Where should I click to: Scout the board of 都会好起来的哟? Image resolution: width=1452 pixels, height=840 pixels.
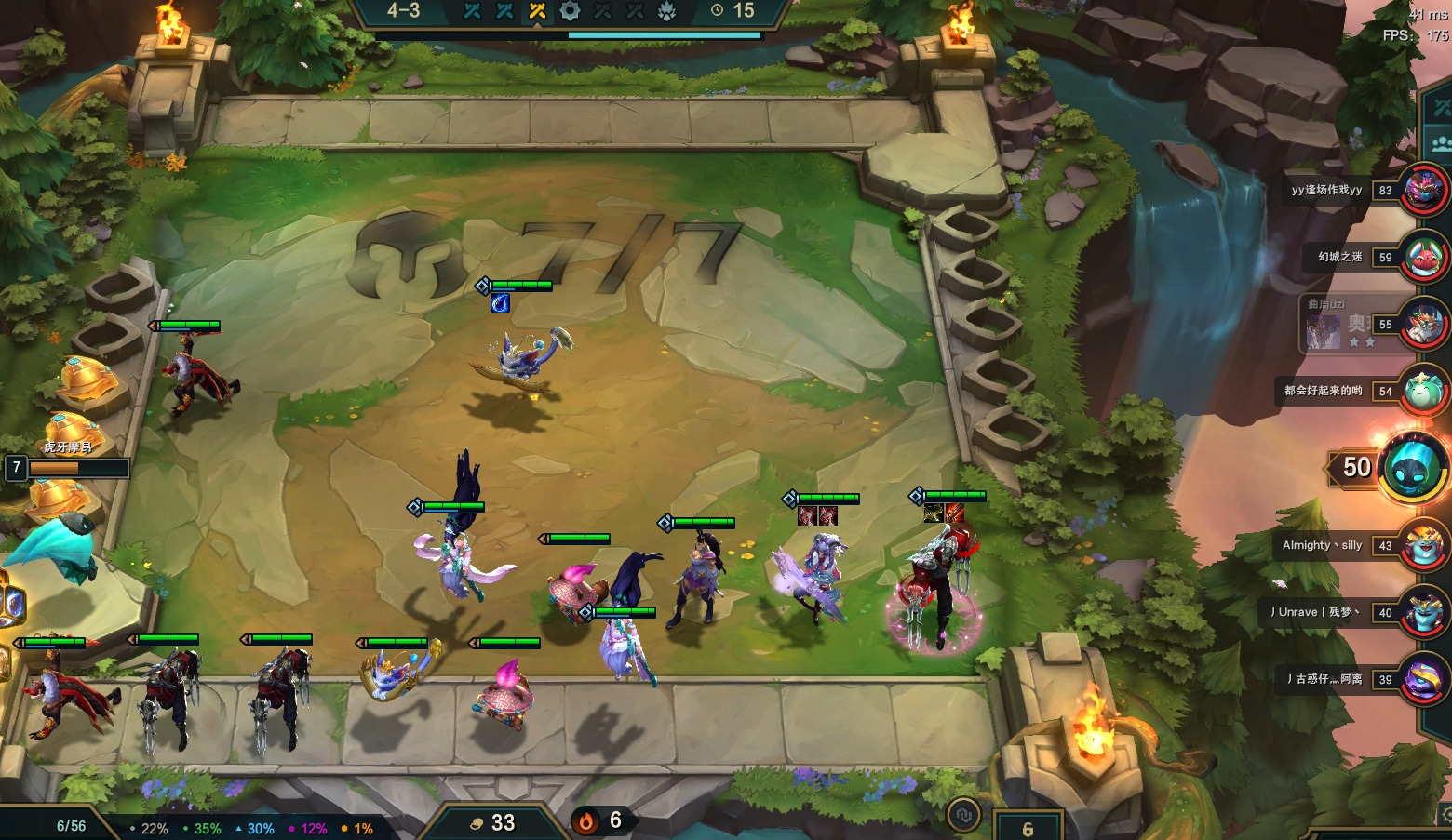coord(1424,391)
